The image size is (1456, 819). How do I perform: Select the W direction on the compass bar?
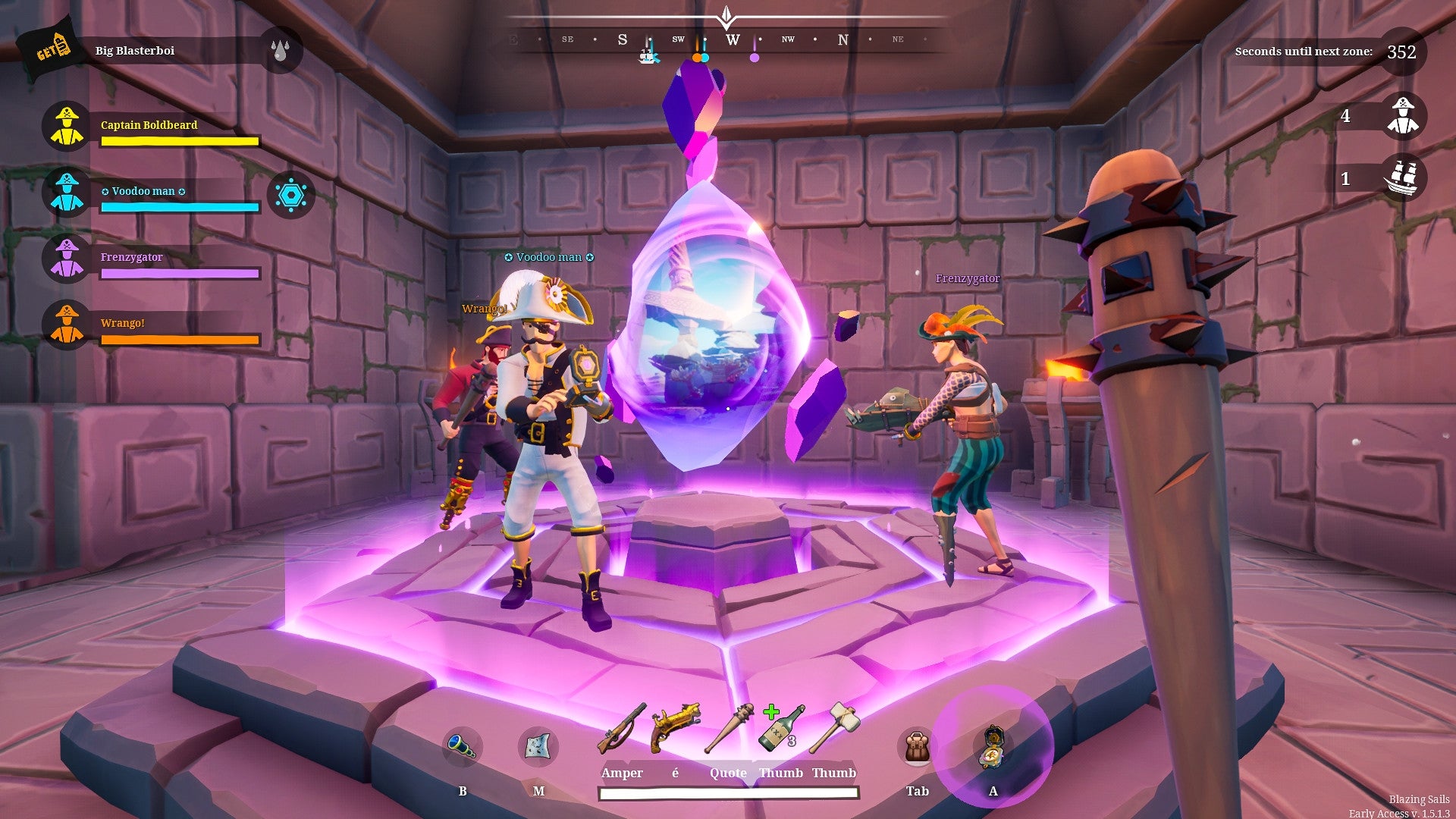[x=733, y=41]
